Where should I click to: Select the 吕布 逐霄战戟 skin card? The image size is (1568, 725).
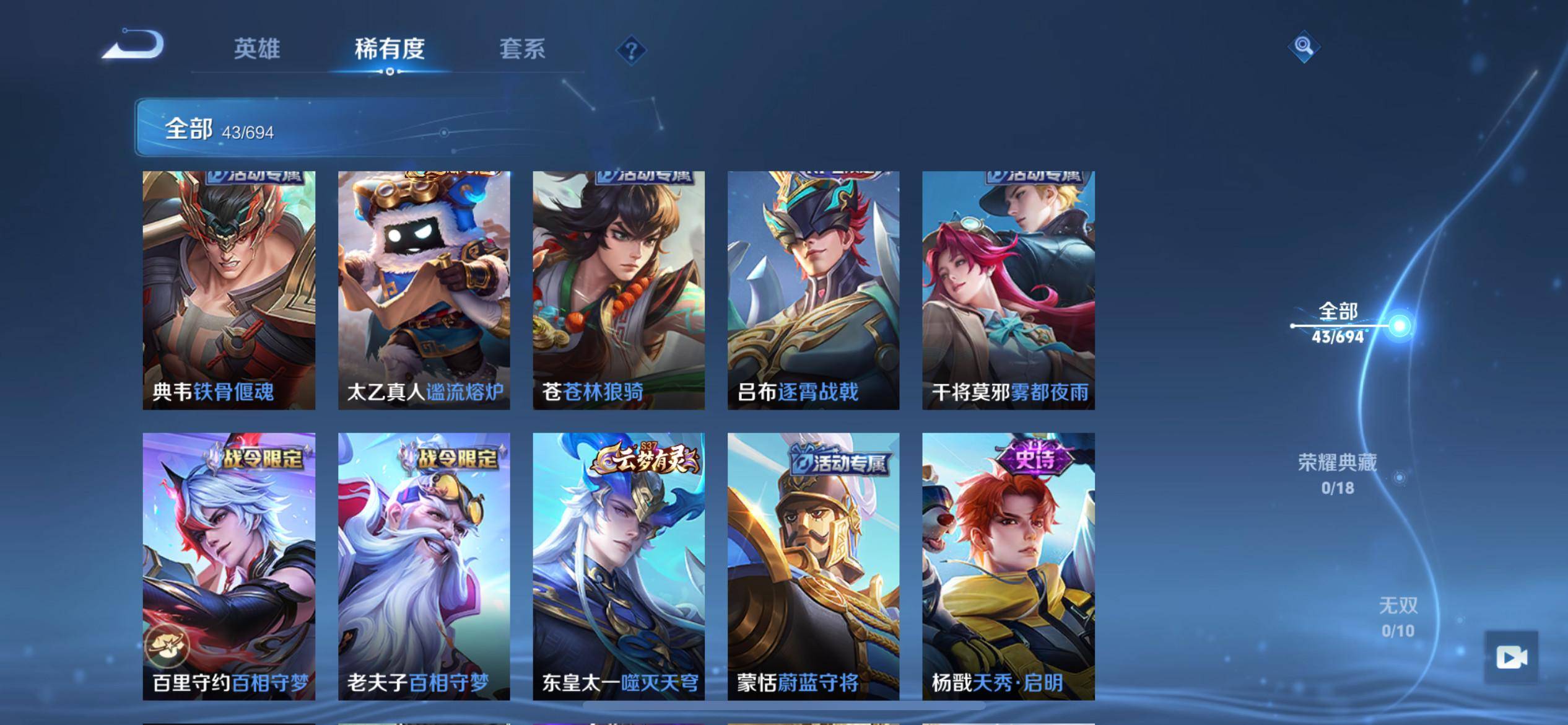[x=813, y=290]
